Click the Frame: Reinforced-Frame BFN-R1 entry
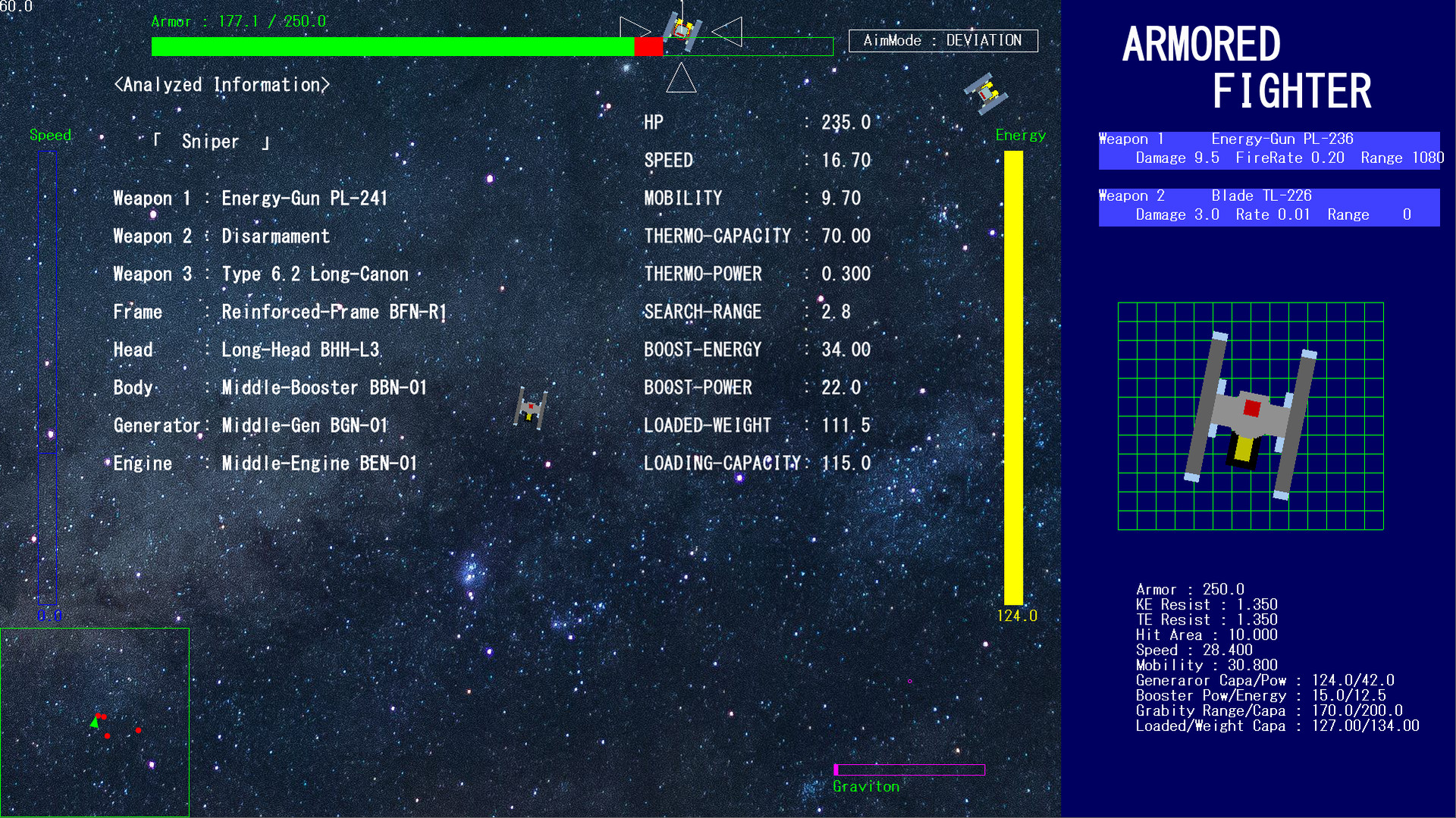The image size is (1456, 818). [281, 312]
